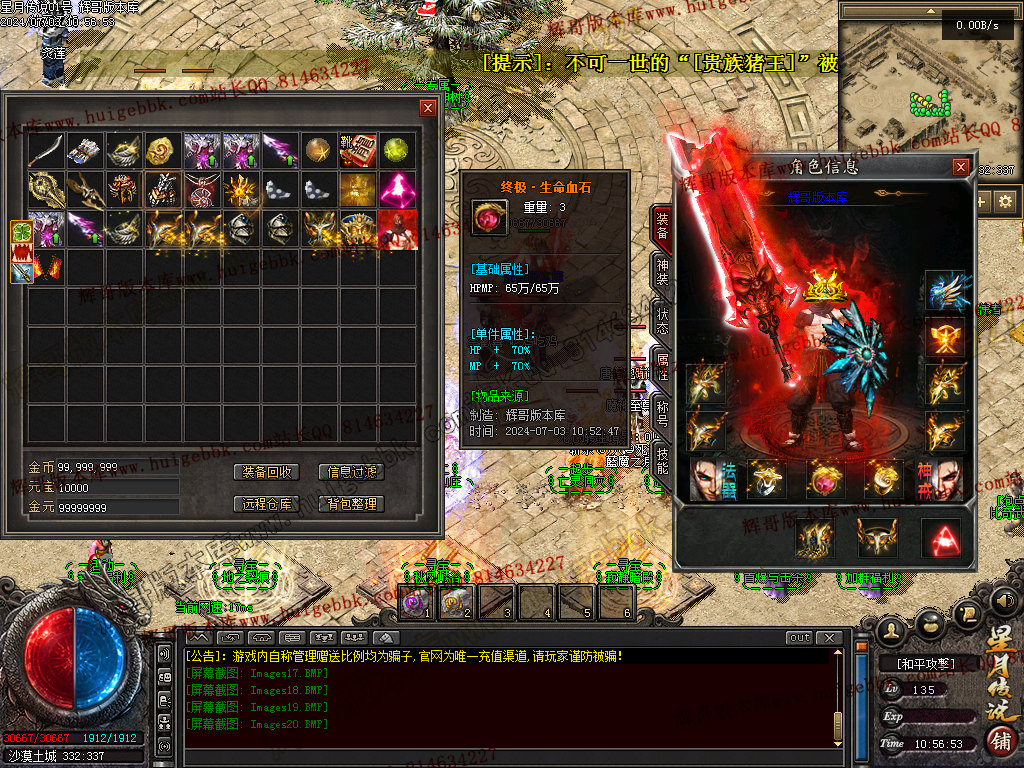This screenshot has width=1024, height=768.
Task: Switch to the 神装 tab
Action: (x=662, y=271)
